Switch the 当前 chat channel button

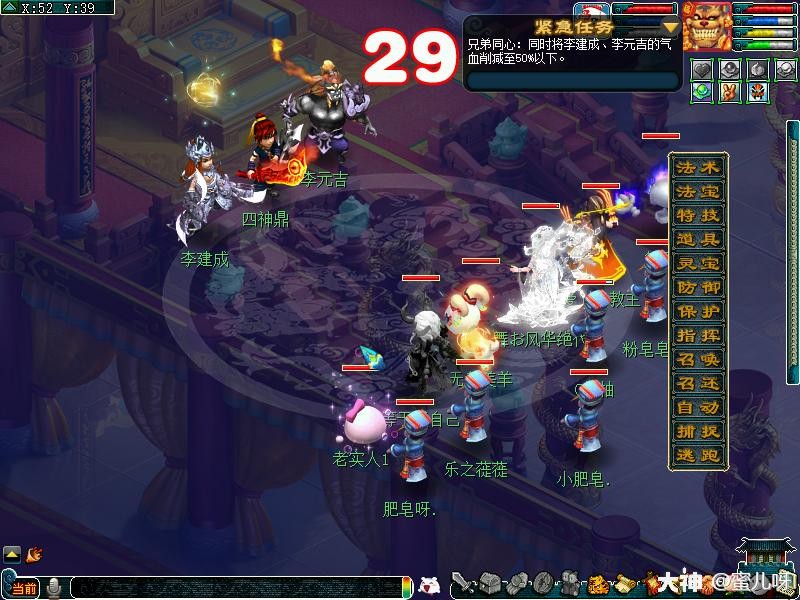[24, 588]
